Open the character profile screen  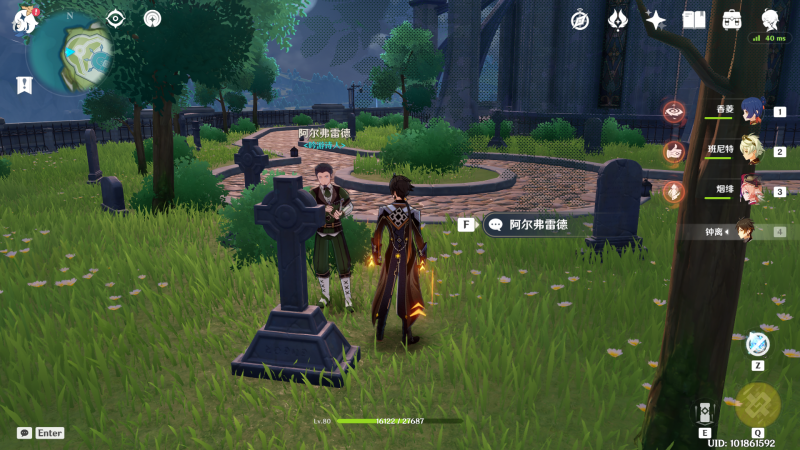point(771,20)
